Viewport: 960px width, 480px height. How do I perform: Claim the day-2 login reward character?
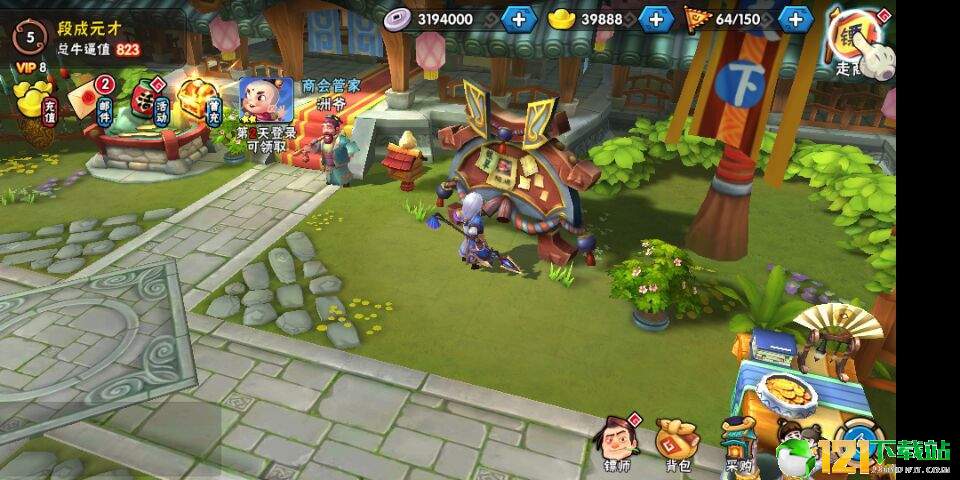pyautogui.click(x=265, y=102)
